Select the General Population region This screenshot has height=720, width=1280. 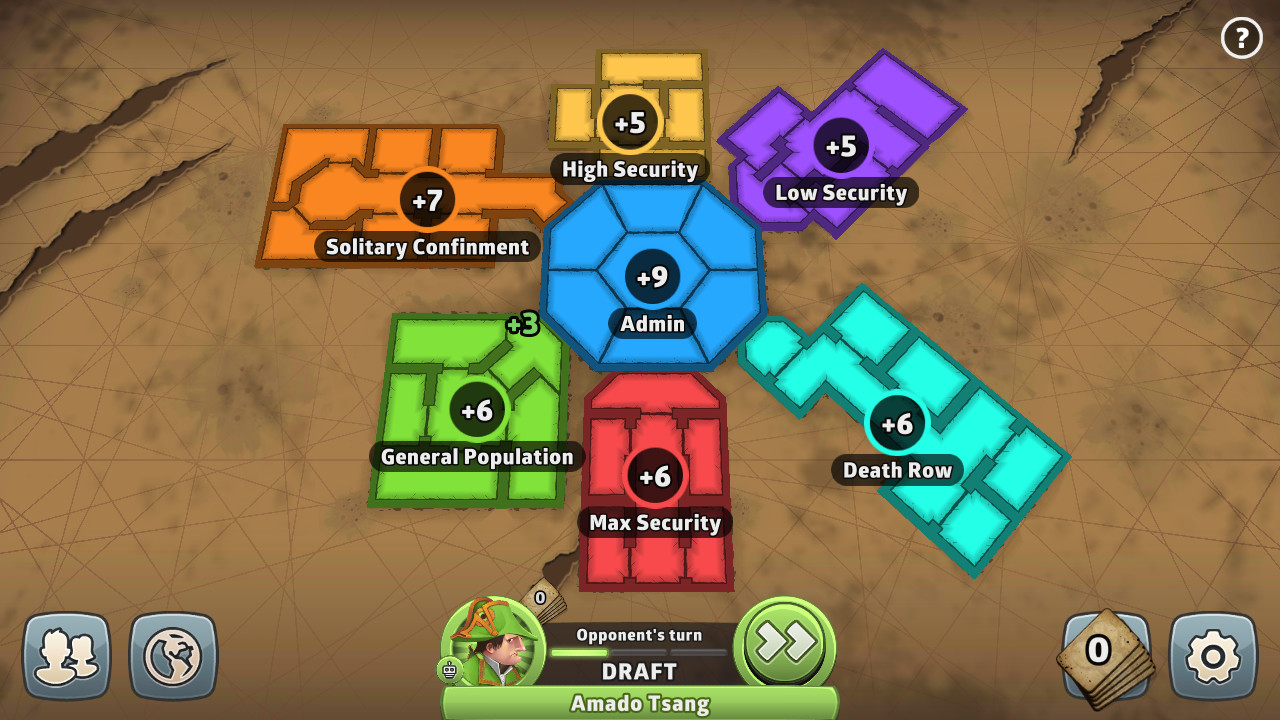477,410
